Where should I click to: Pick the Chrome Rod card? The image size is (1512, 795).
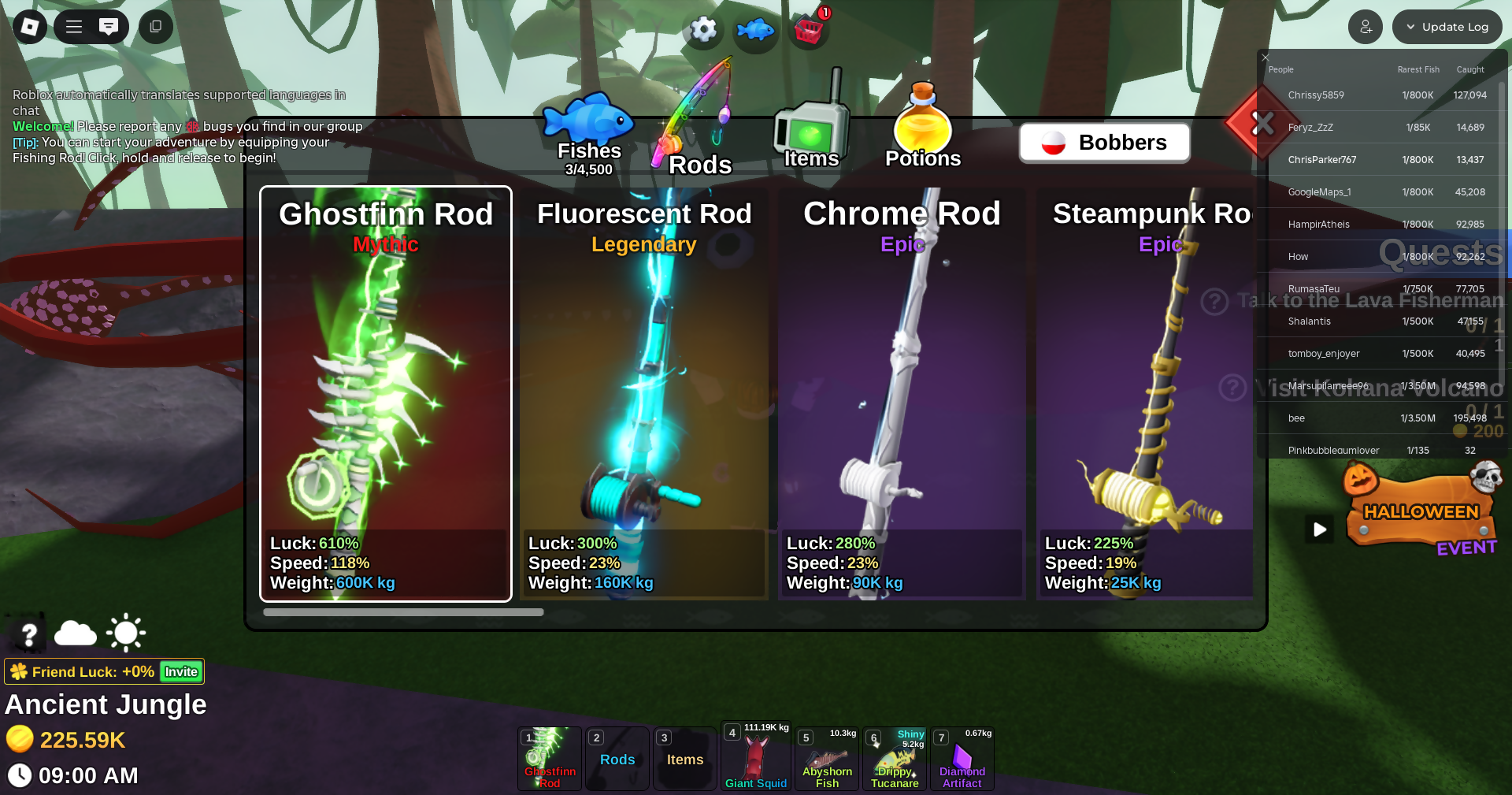click(902, 394)
